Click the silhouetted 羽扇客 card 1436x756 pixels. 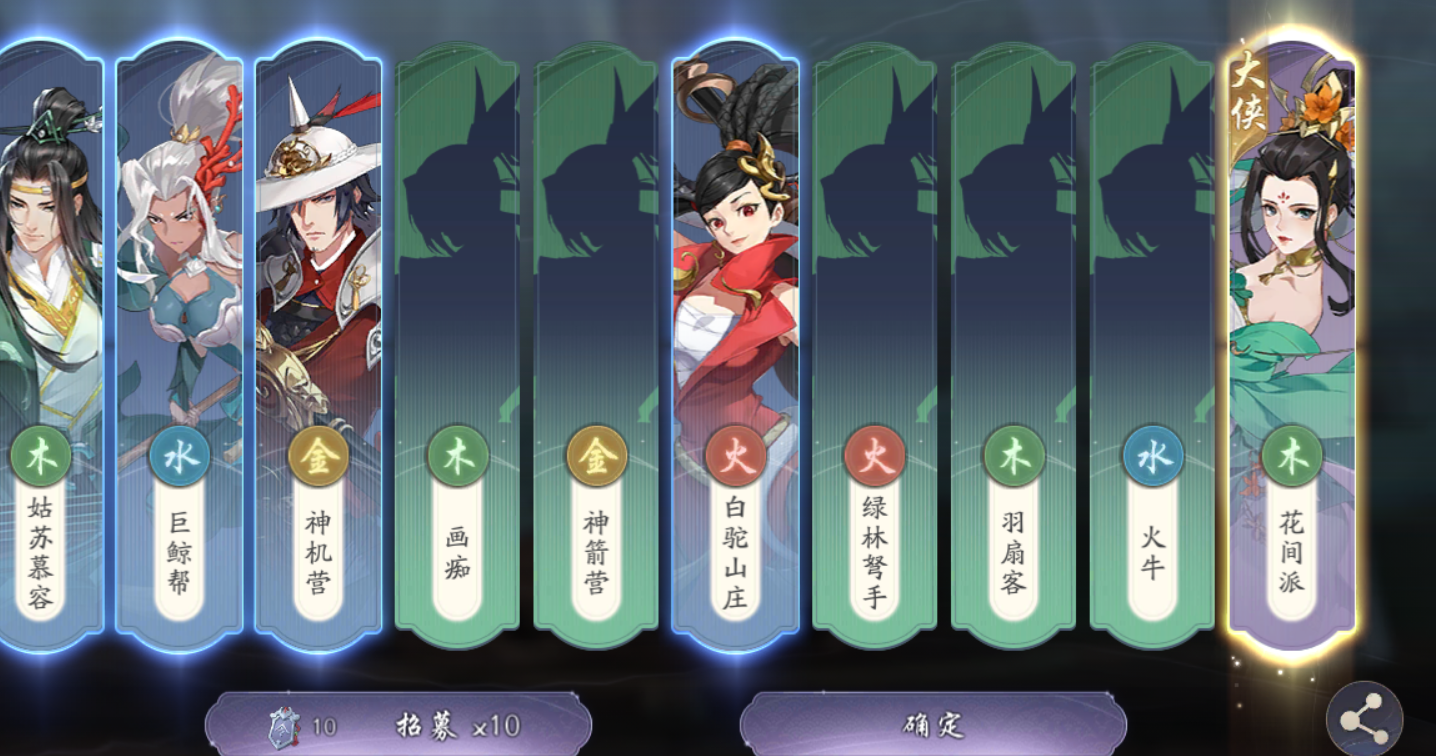(1013, 250)
